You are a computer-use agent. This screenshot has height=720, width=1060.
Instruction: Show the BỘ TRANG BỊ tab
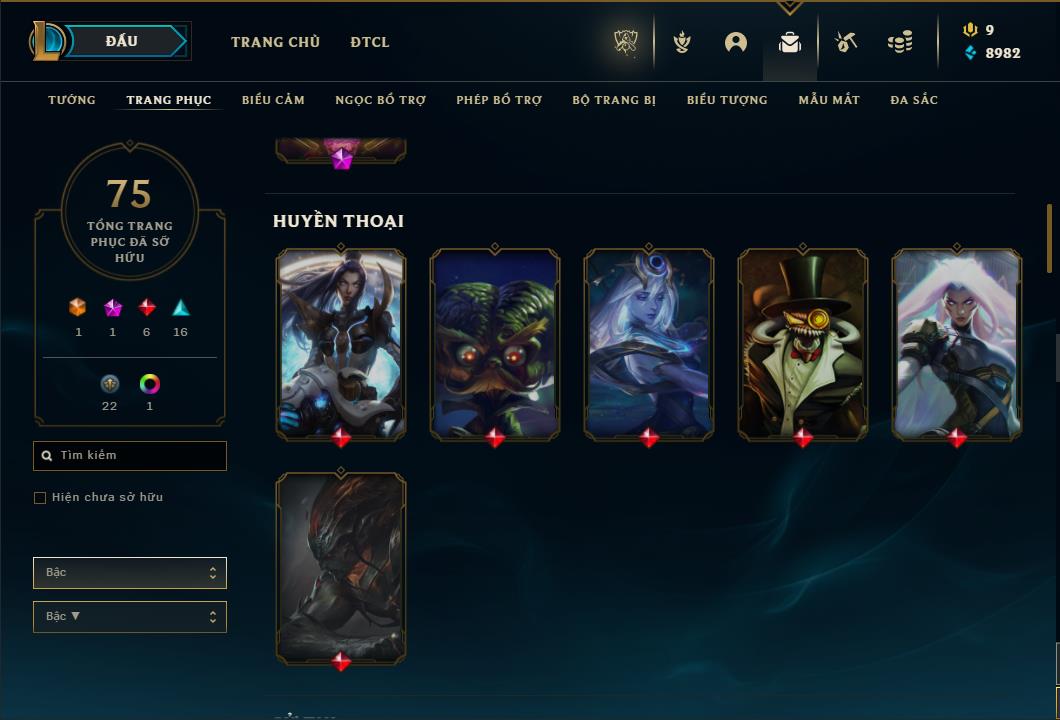614,100
